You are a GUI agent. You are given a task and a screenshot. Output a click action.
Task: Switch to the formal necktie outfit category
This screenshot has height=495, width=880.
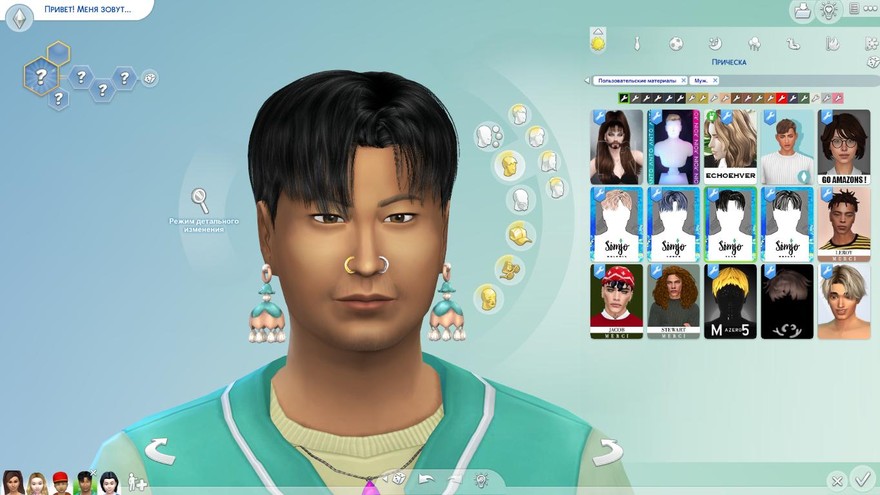coord(637,44)
